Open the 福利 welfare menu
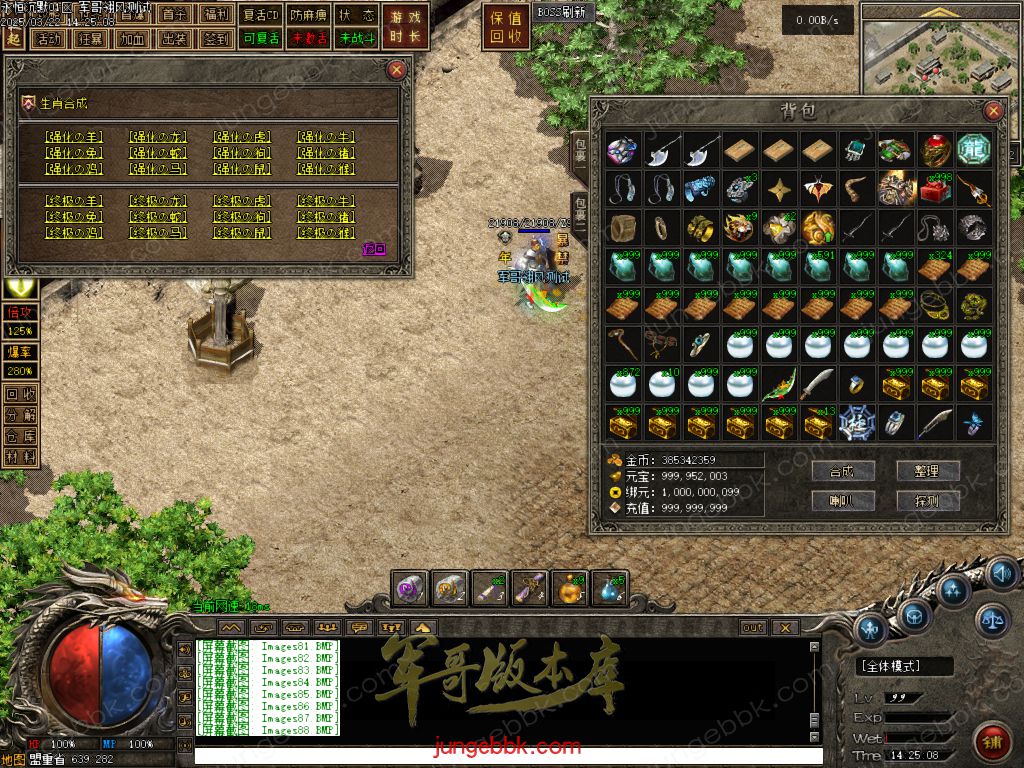Viewport: 1024px width, 768px height. (216, 15)
